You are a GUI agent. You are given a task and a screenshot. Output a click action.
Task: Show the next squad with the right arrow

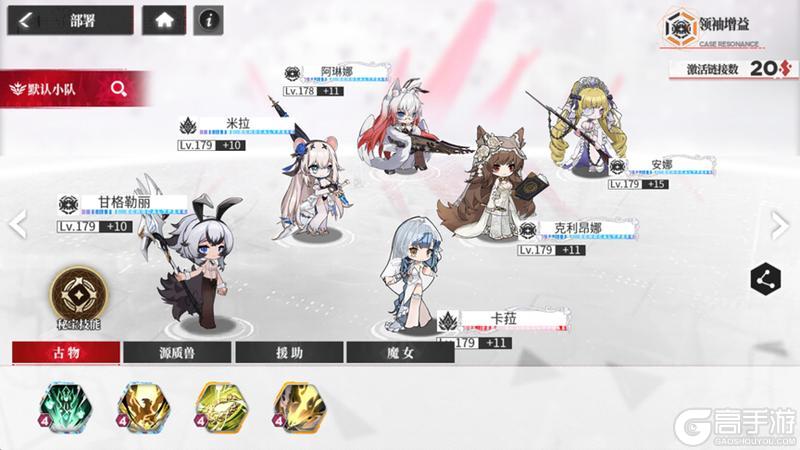pyautogui.click(x=780, y=224)
